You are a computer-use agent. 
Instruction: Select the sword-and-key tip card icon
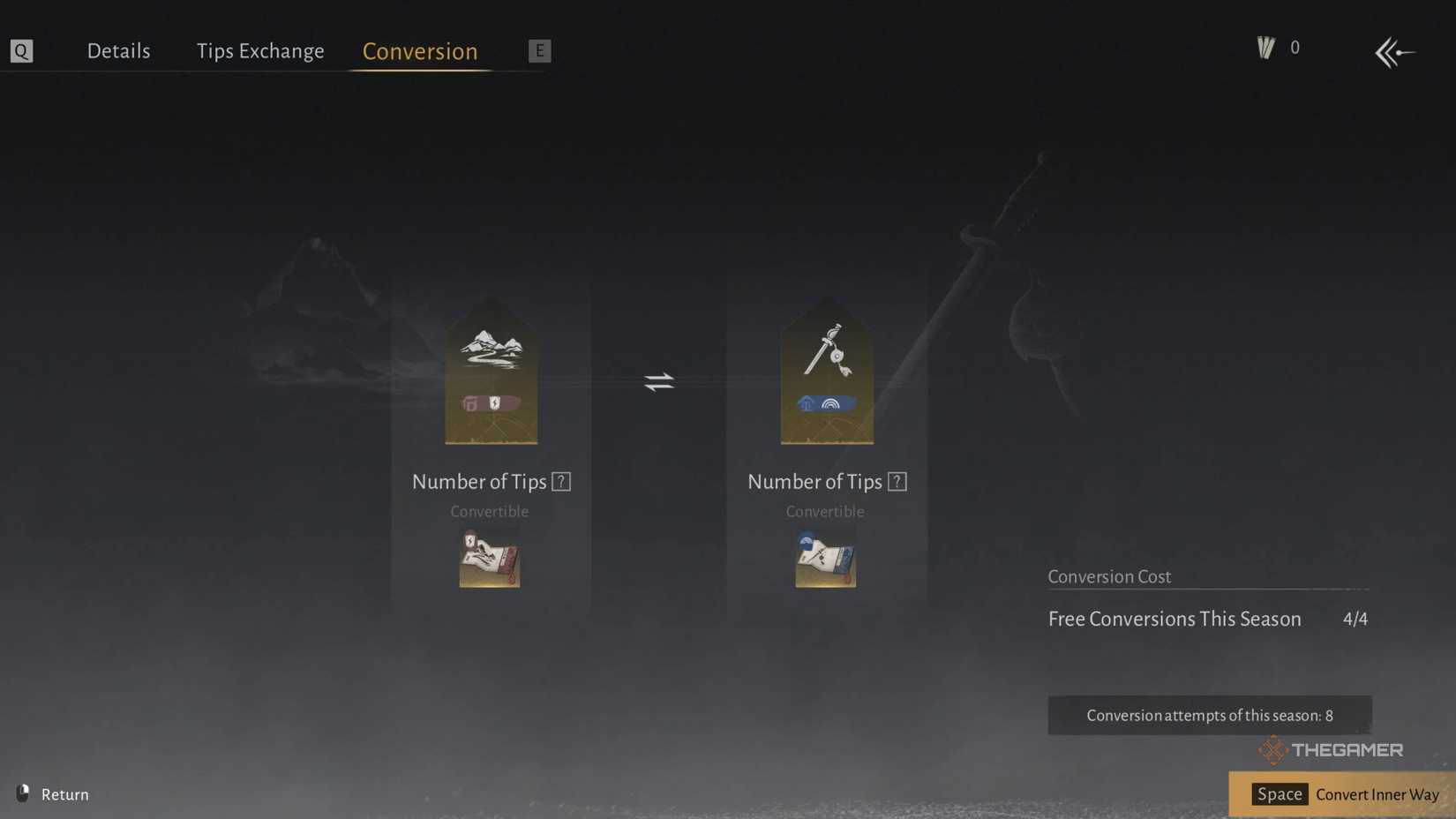click(826, 371)
